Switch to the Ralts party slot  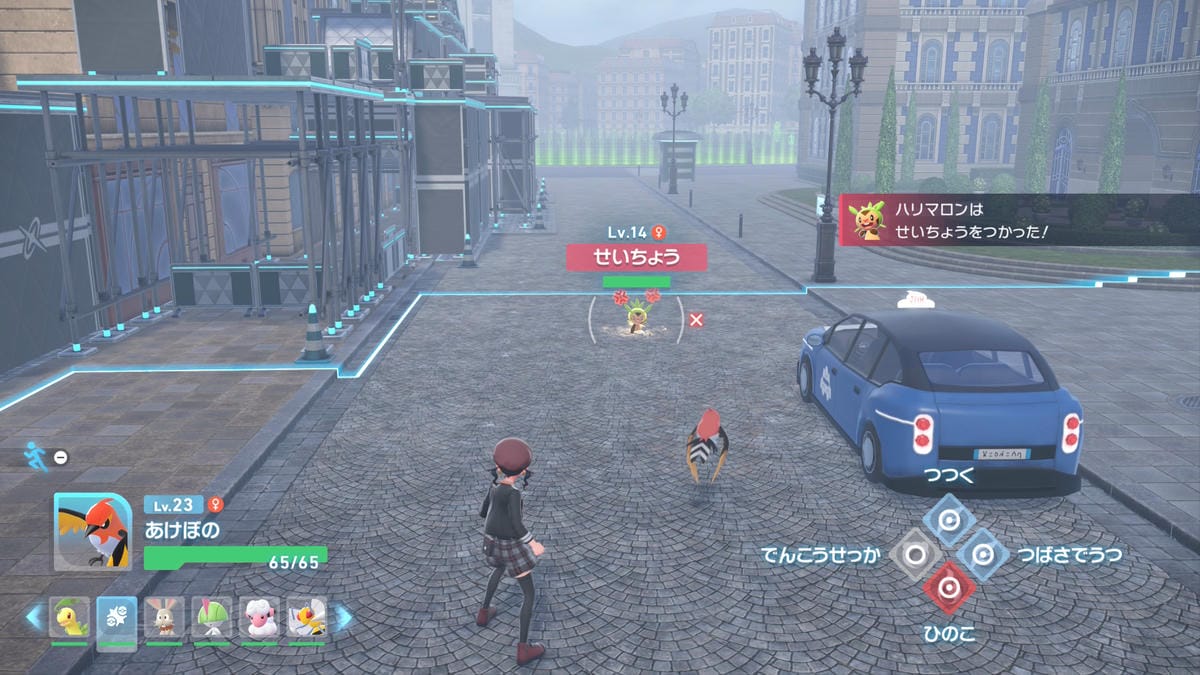coord(212,619)
